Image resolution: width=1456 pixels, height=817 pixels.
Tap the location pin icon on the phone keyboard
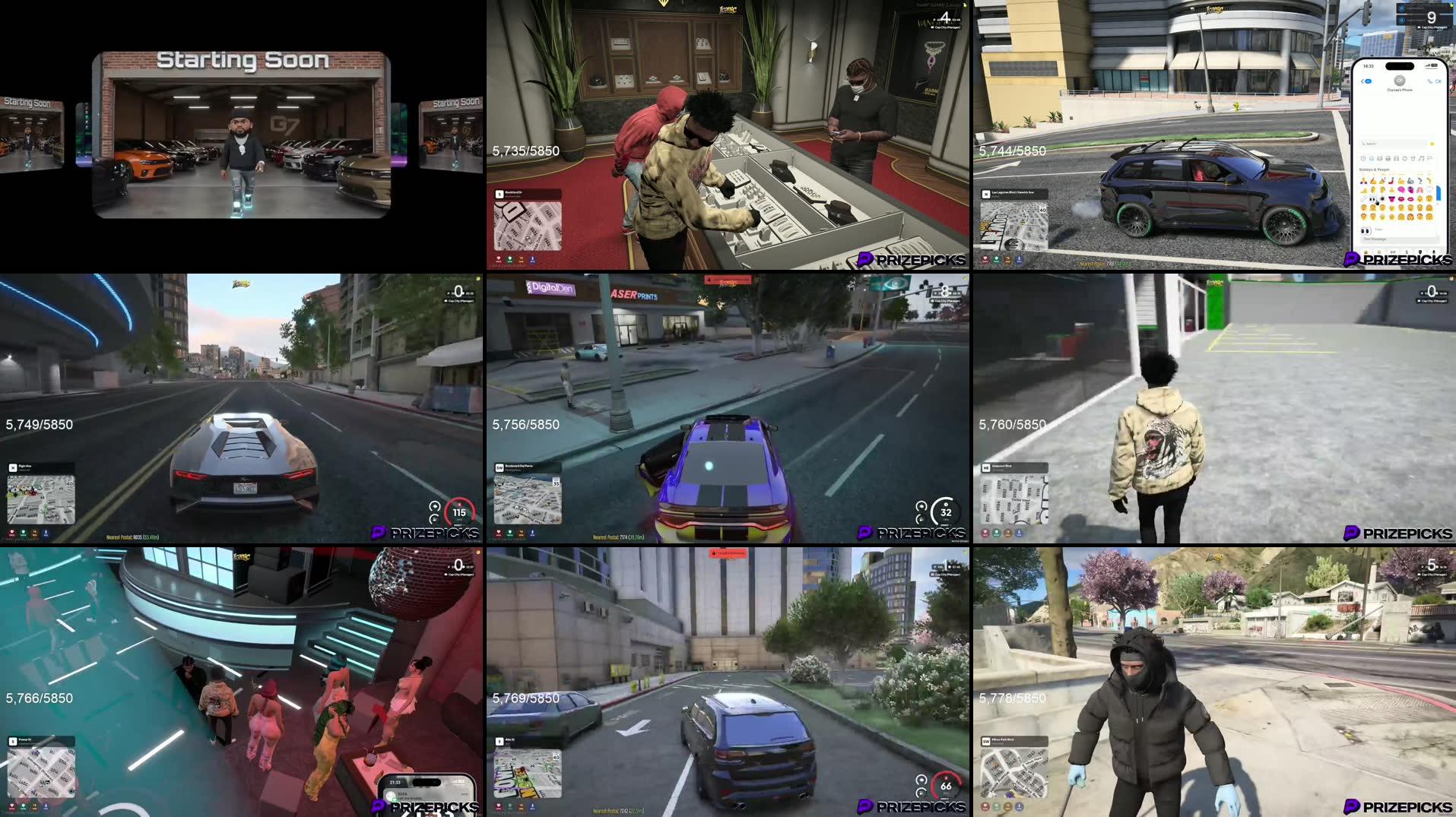tap(1421, 252)
